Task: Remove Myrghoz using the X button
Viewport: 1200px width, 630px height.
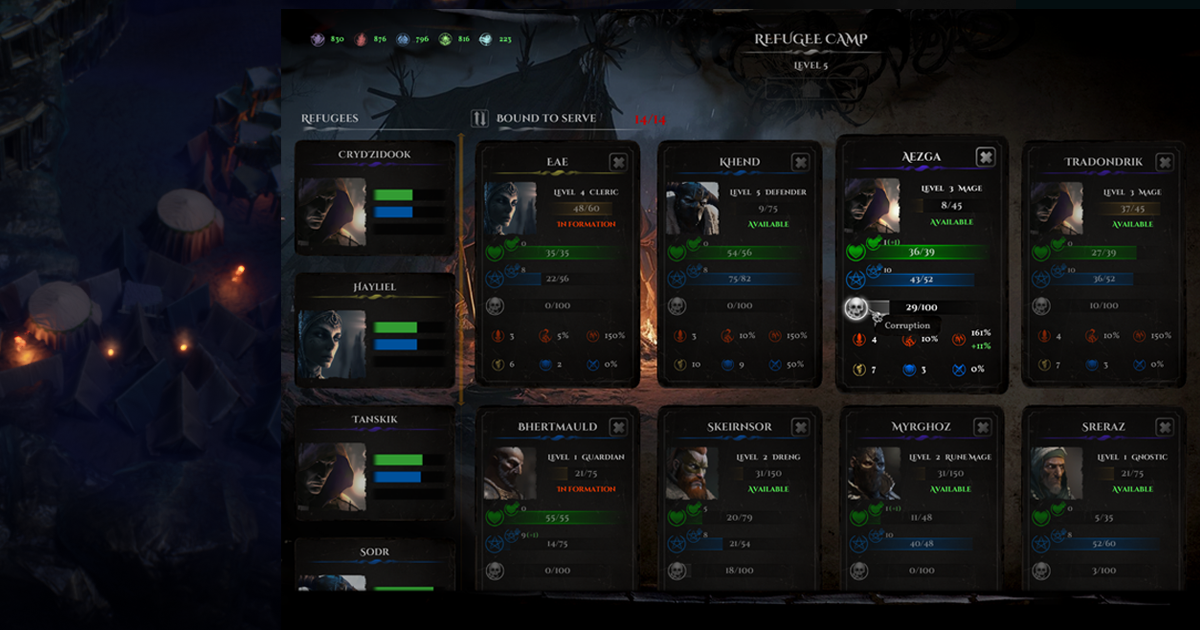Action: point(984,427)
